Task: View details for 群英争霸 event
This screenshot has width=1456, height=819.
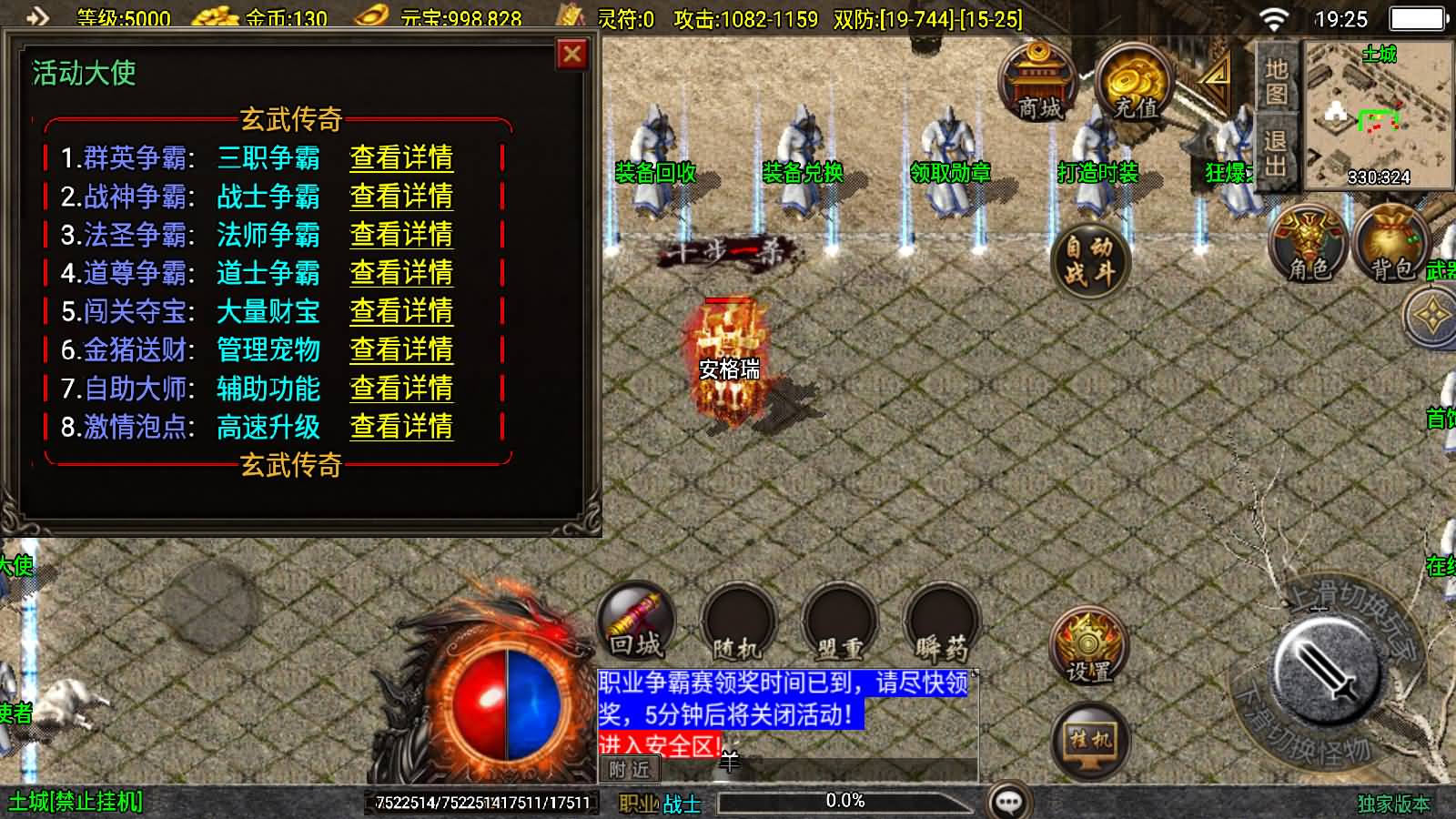Action: pos(401,158)
